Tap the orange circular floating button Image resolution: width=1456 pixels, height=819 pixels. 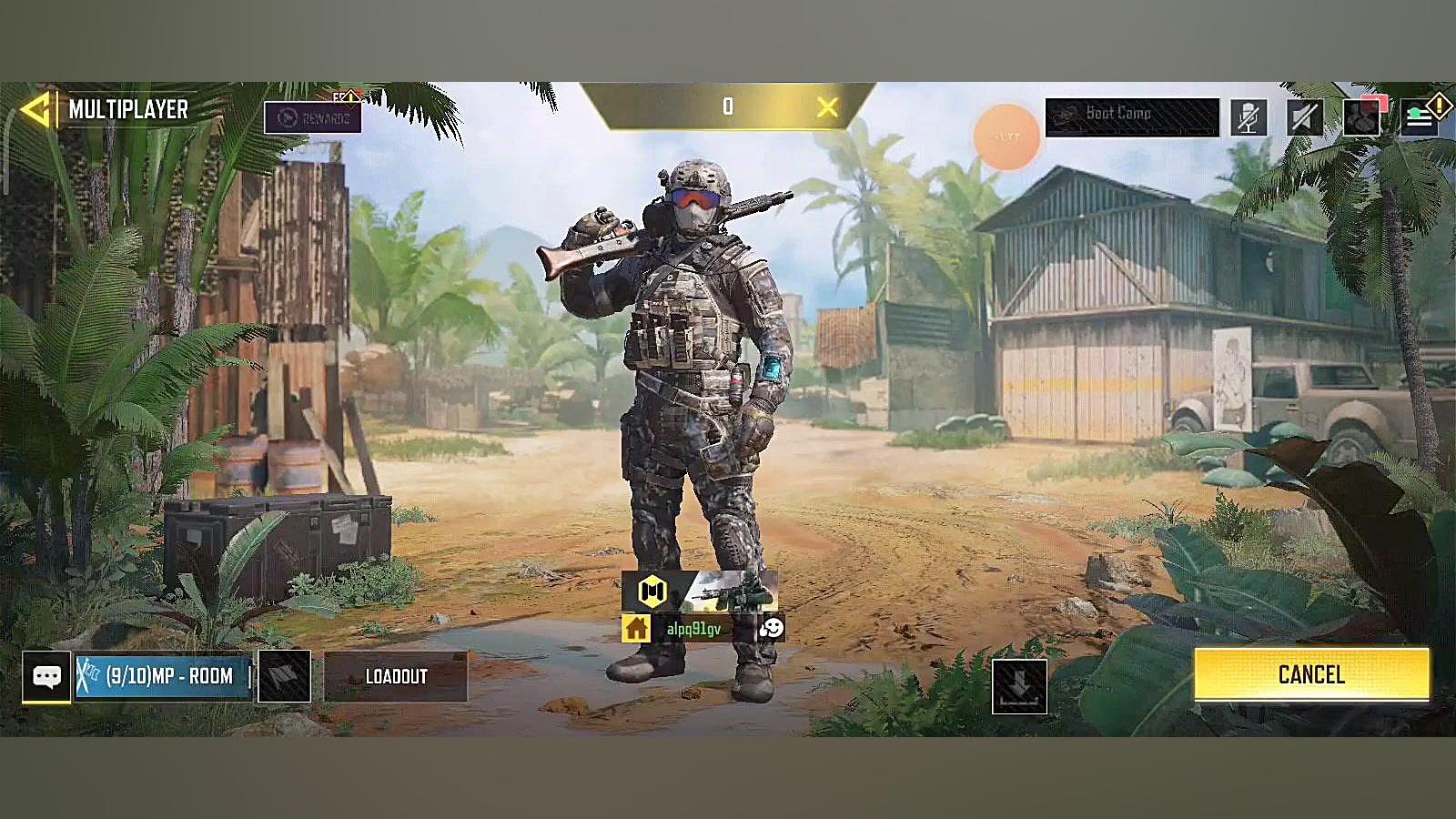[x=1006, y=137]
